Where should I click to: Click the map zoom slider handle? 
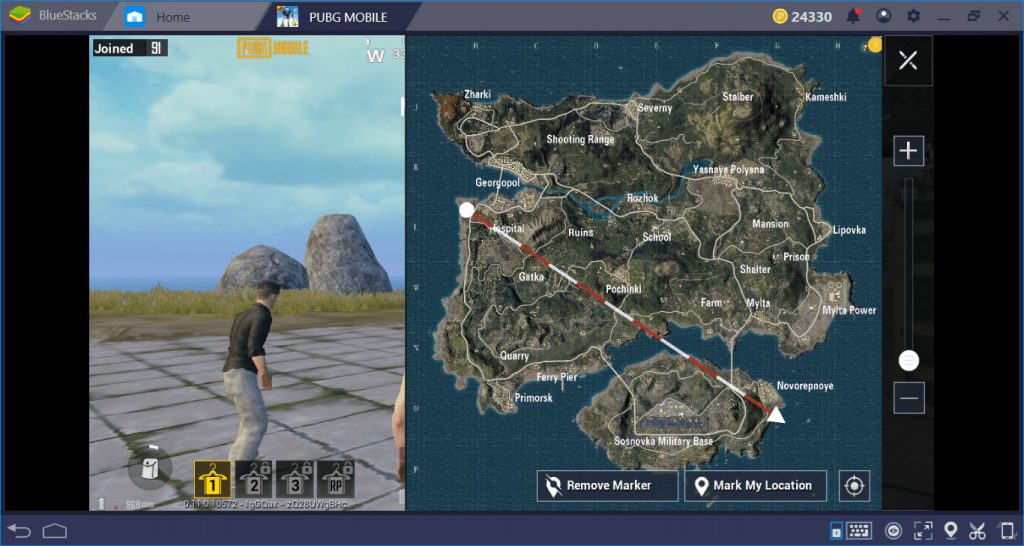pyautogui.click(x=908, y=360)
